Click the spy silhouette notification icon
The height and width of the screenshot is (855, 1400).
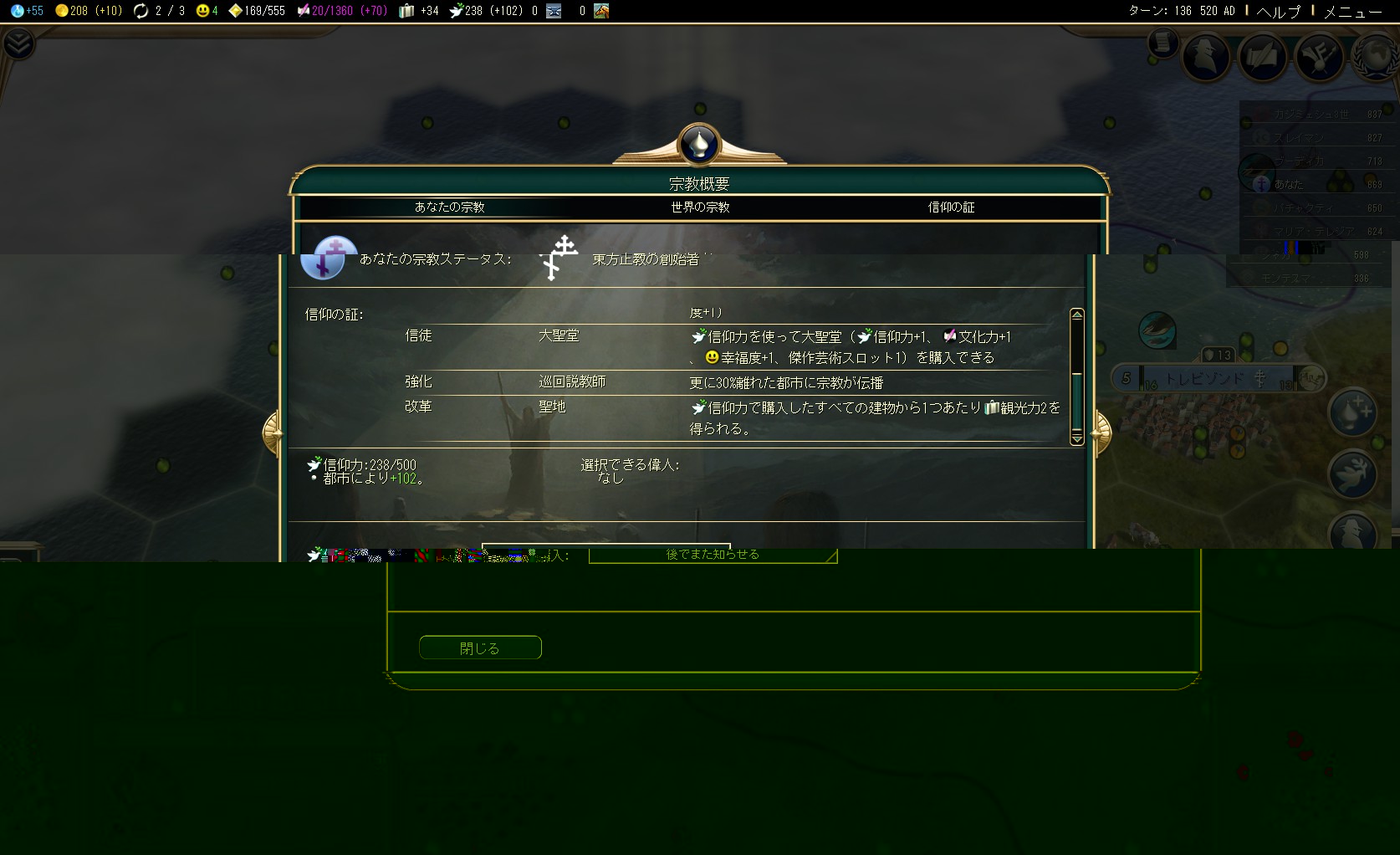point(1352,530)
